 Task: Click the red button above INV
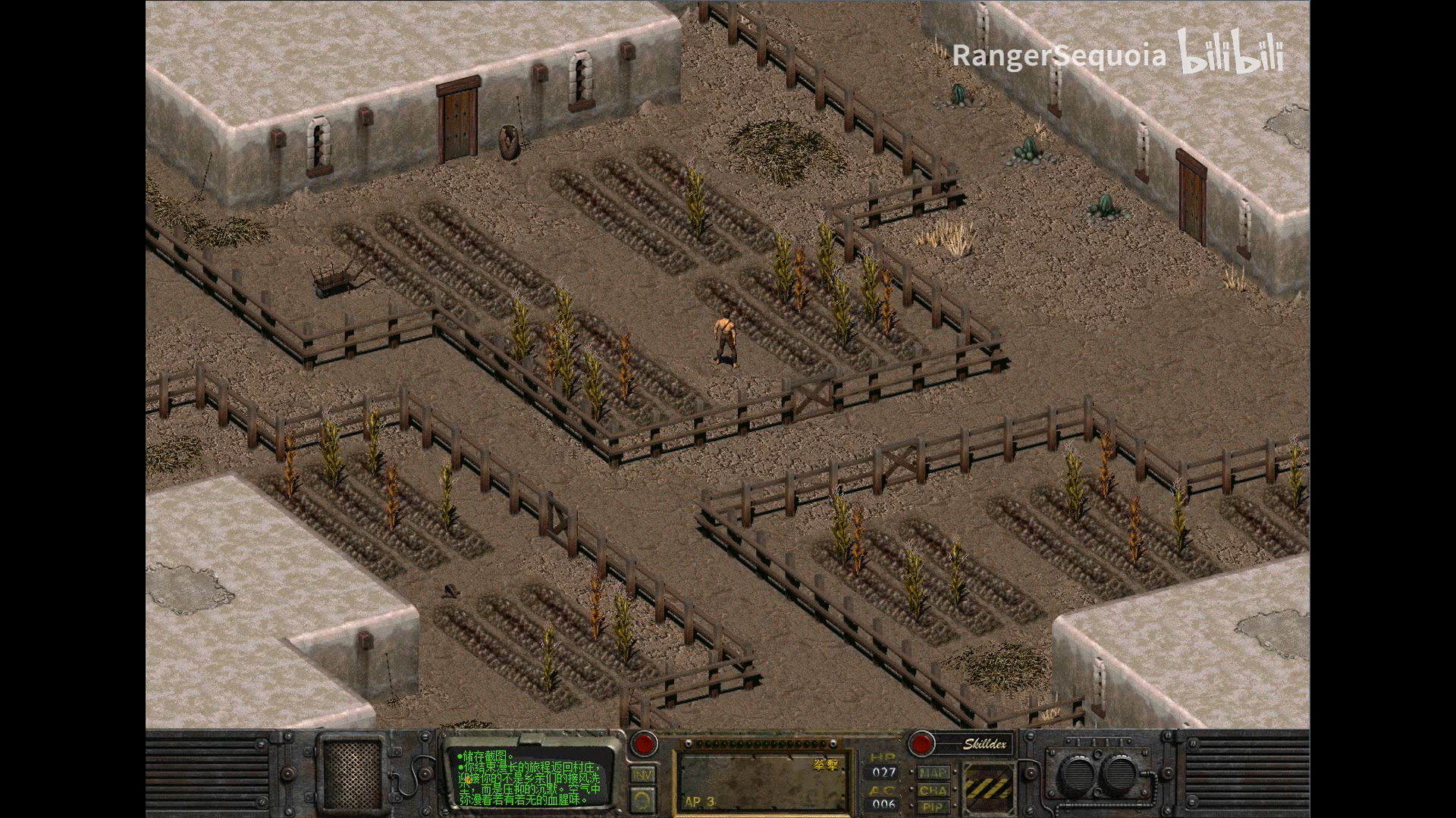[644, 743]
